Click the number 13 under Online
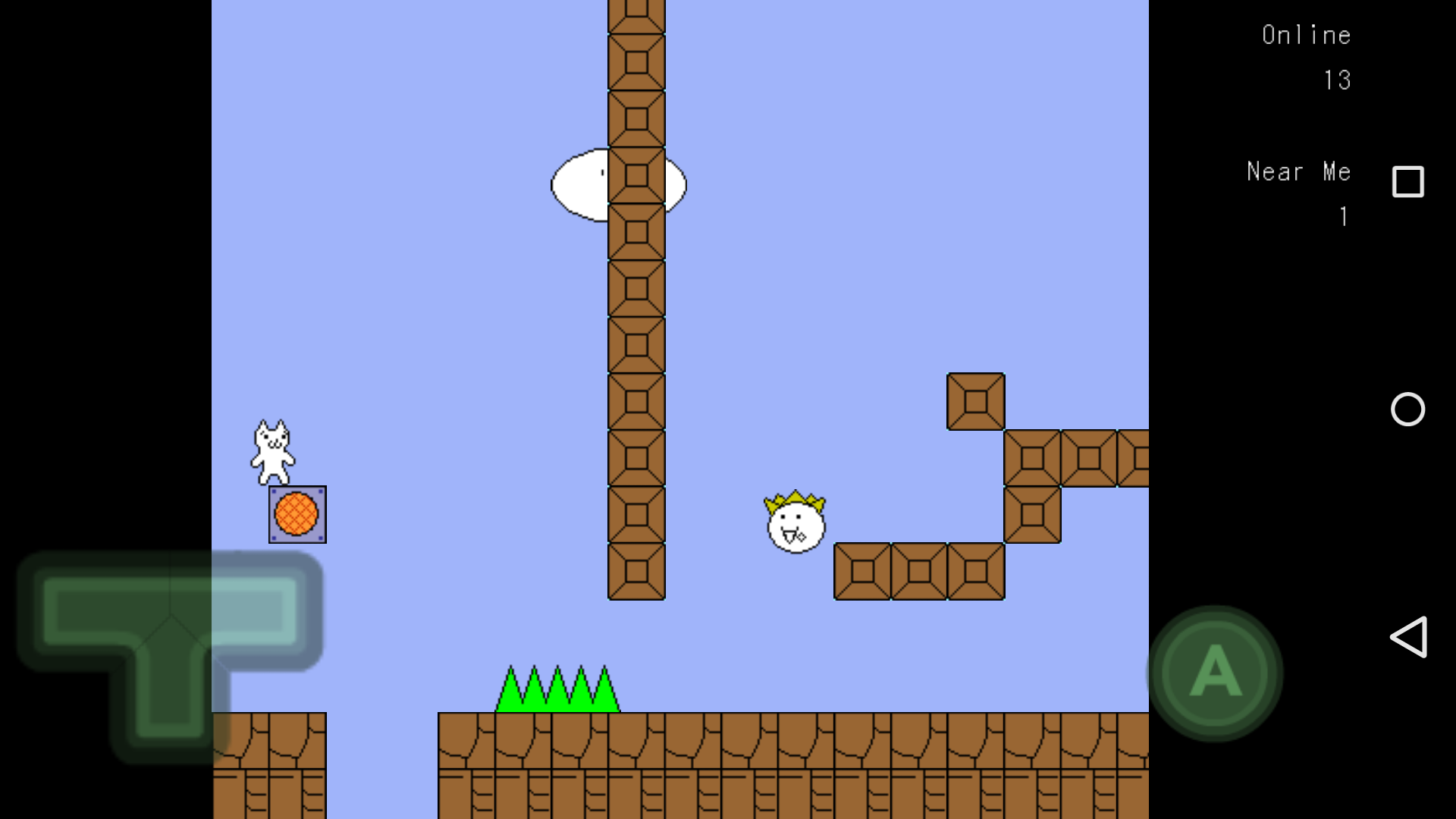 (1338, 80)
